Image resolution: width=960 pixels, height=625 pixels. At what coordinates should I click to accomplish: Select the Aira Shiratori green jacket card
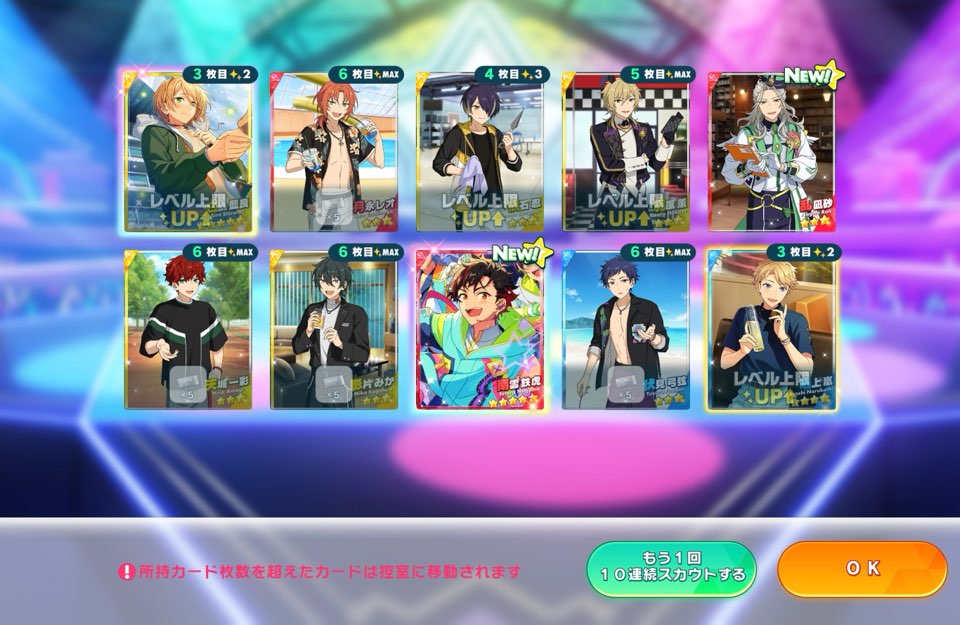[187, 151]
